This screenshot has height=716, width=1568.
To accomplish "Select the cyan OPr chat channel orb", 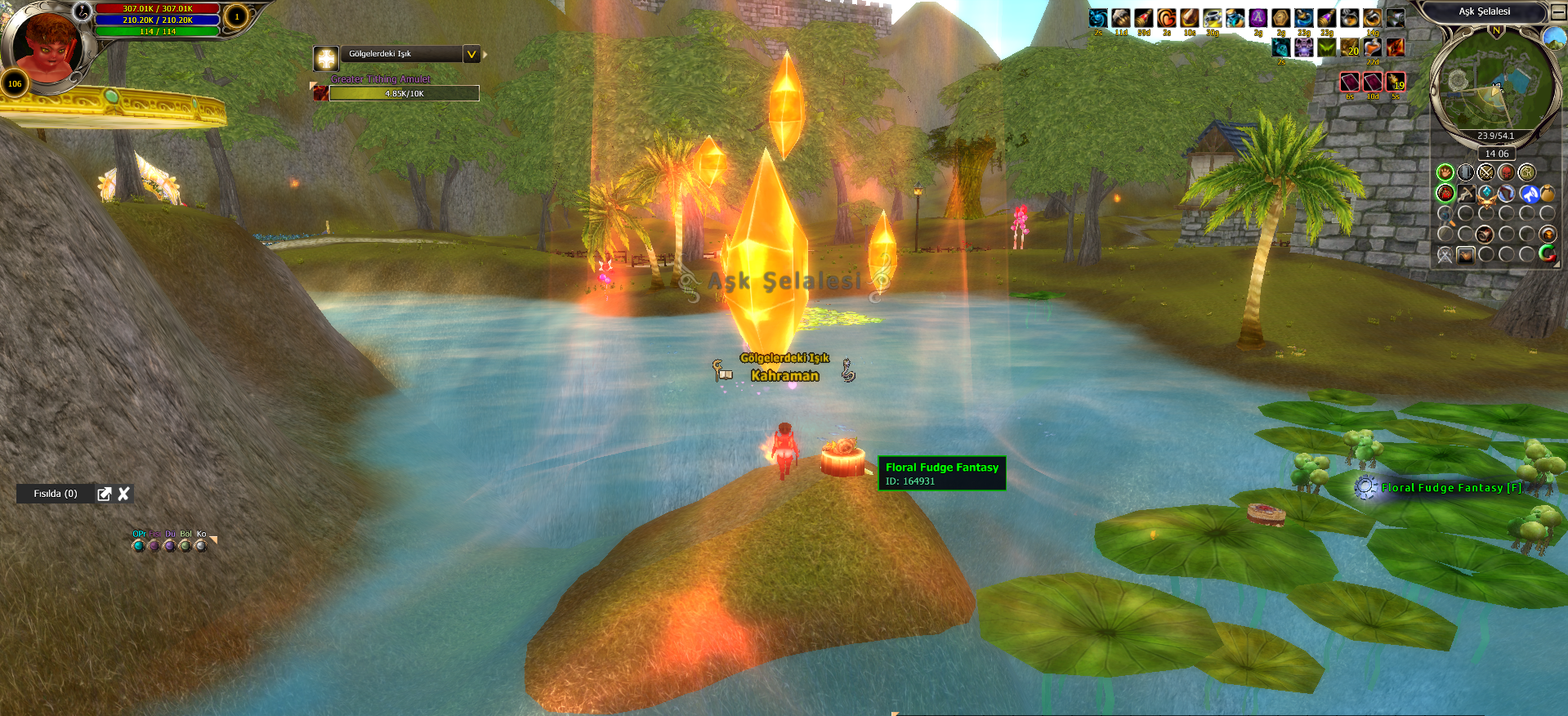I will pos(138,545).
